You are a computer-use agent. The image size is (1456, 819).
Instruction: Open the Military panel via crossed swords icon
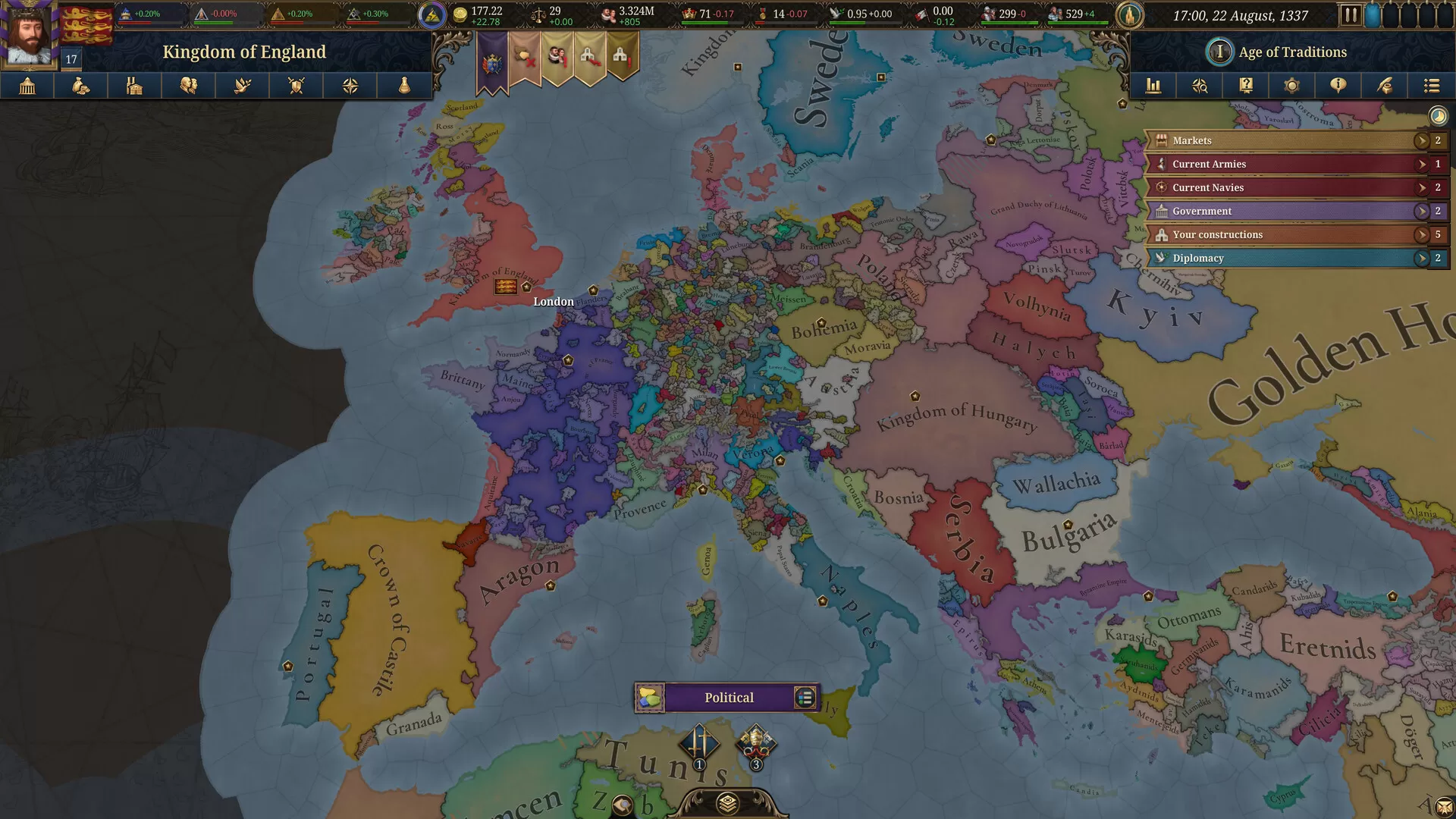pyautogui.click(x=296, y=85)
